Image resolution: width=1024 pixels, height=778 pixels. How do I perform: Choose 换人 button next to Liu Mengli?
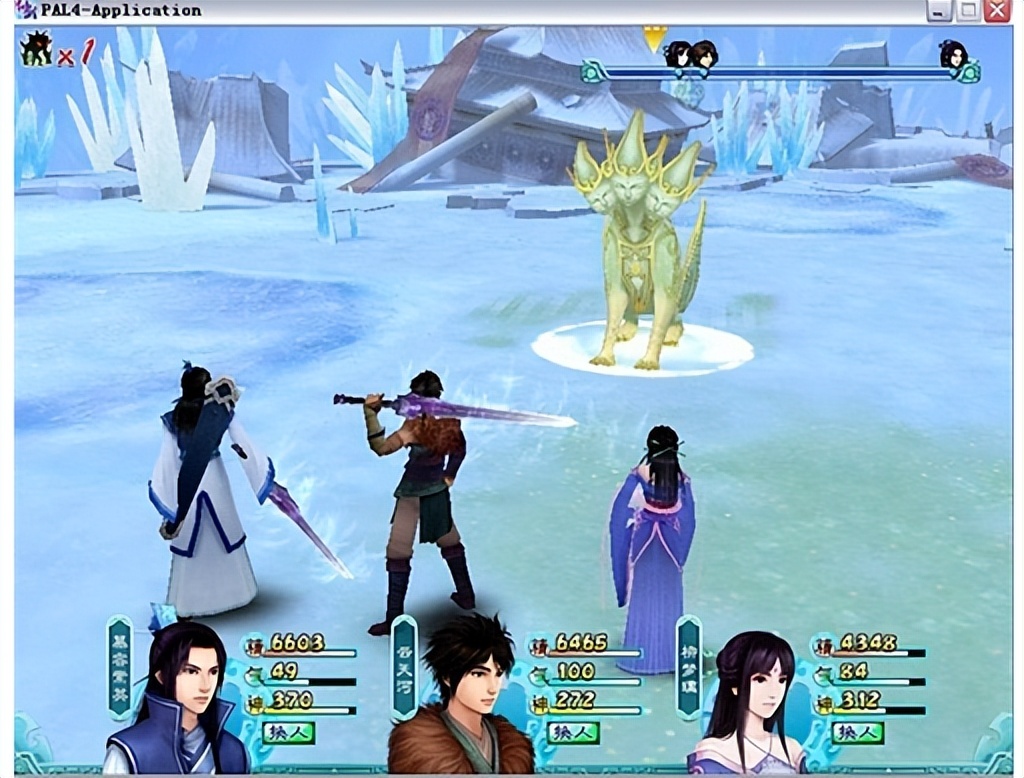pyautogui.click(x=857, y=733)
